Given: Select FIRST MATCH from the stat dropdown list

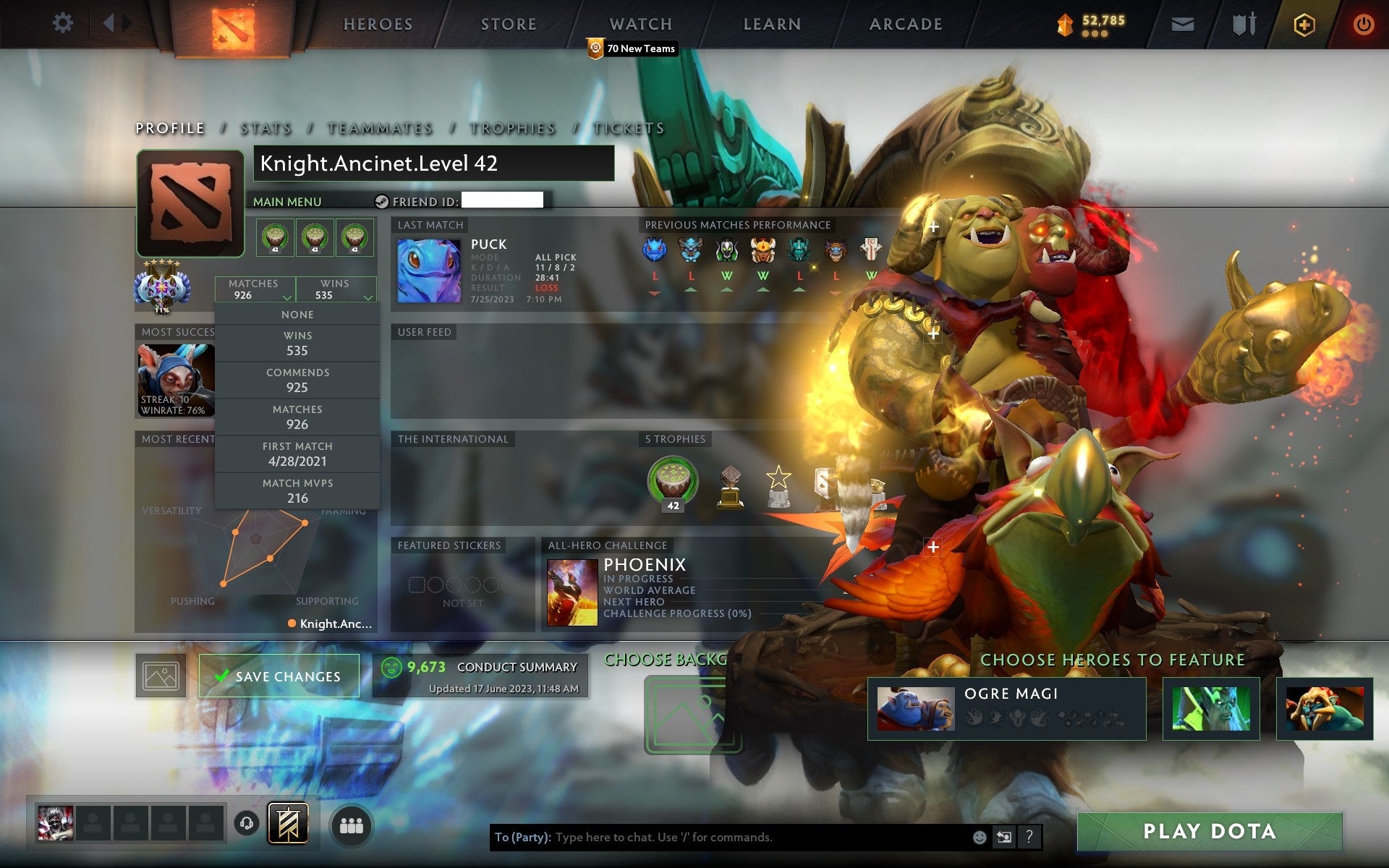Looking at the screenshot, I should (297, 454).
